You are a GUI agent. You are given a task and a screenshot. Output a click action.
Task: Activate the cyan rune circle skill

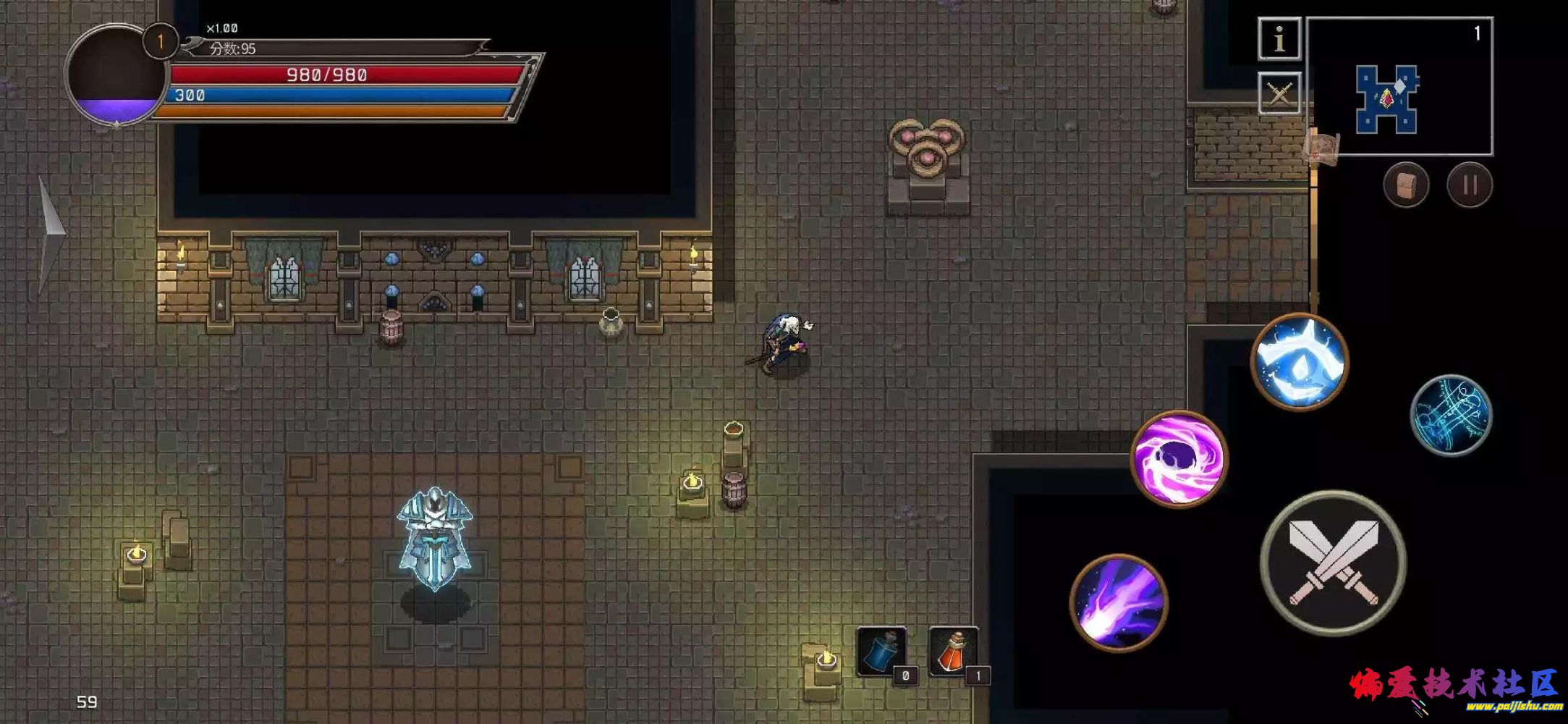(x=1451, y=415)
